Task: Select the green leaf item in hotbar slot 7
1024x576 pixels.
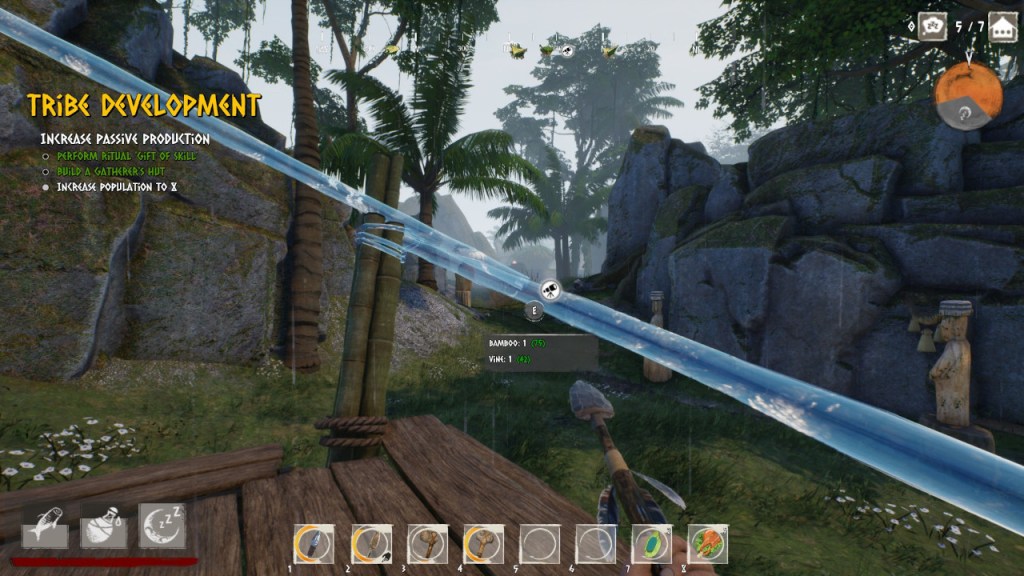Action: pos(652,544)
